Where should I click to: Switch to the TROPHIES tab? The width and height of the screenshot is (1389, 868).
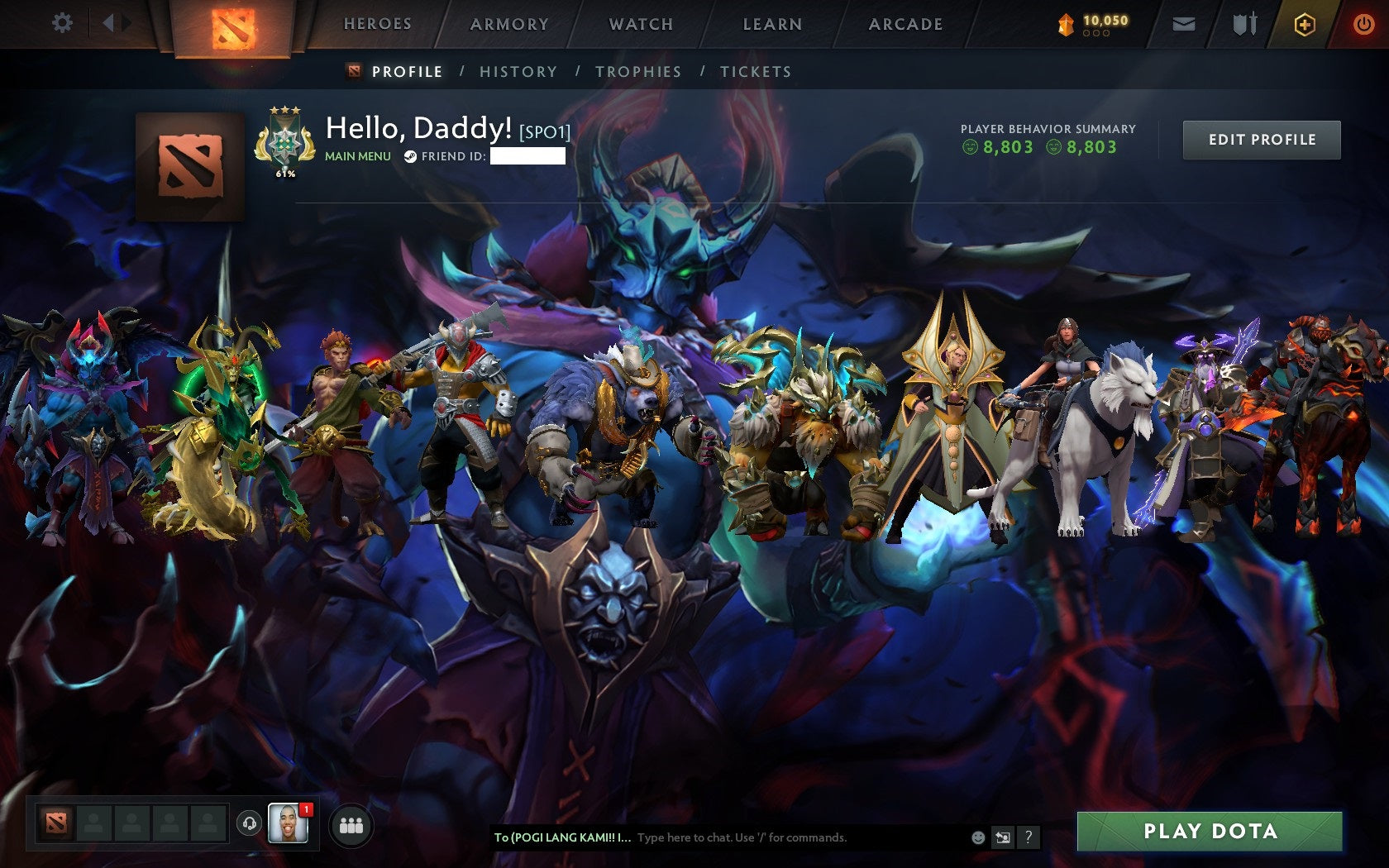pos(638,72)
